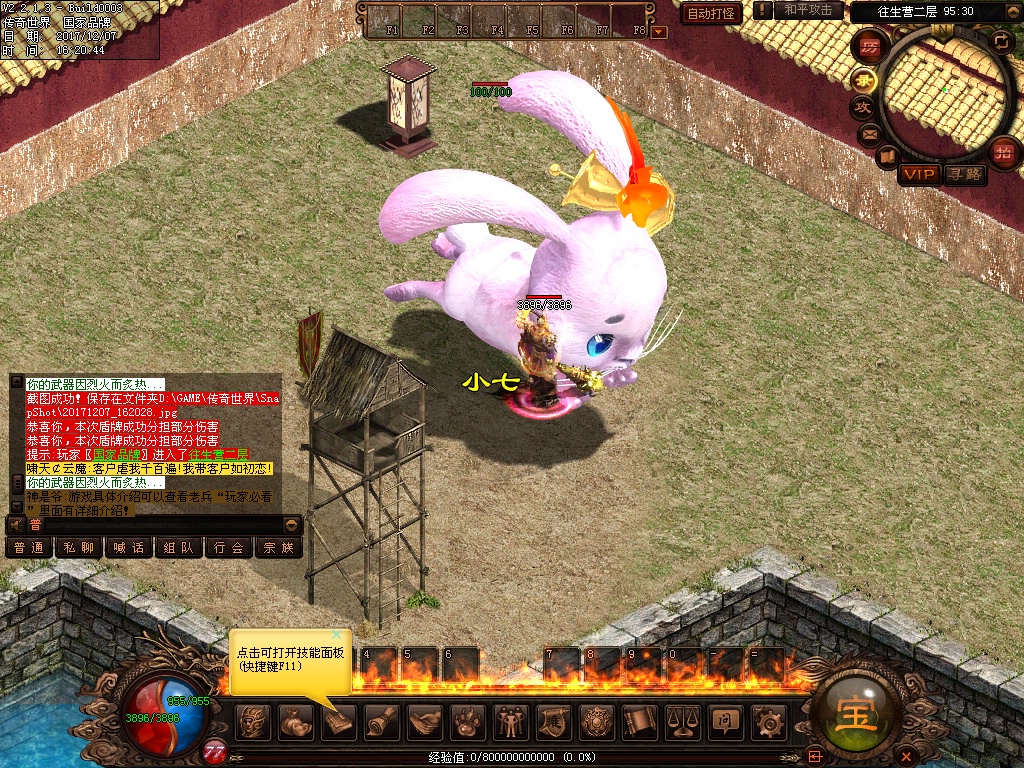Switch to the 私聊 private chat tab
The image size is (1024, 768).
(x=78, y=547)
